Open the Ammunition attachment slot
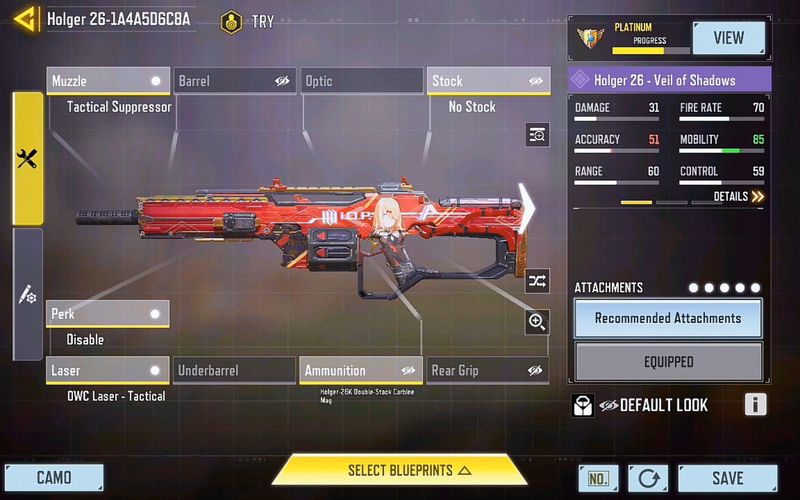 pos(361,371)
